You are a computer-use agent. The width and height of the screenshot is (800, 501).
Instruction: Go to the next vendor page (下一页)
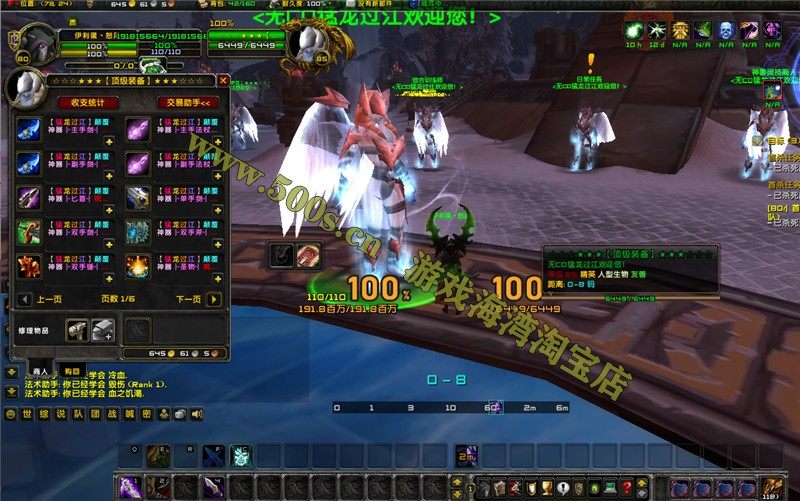tap(214, 299)
